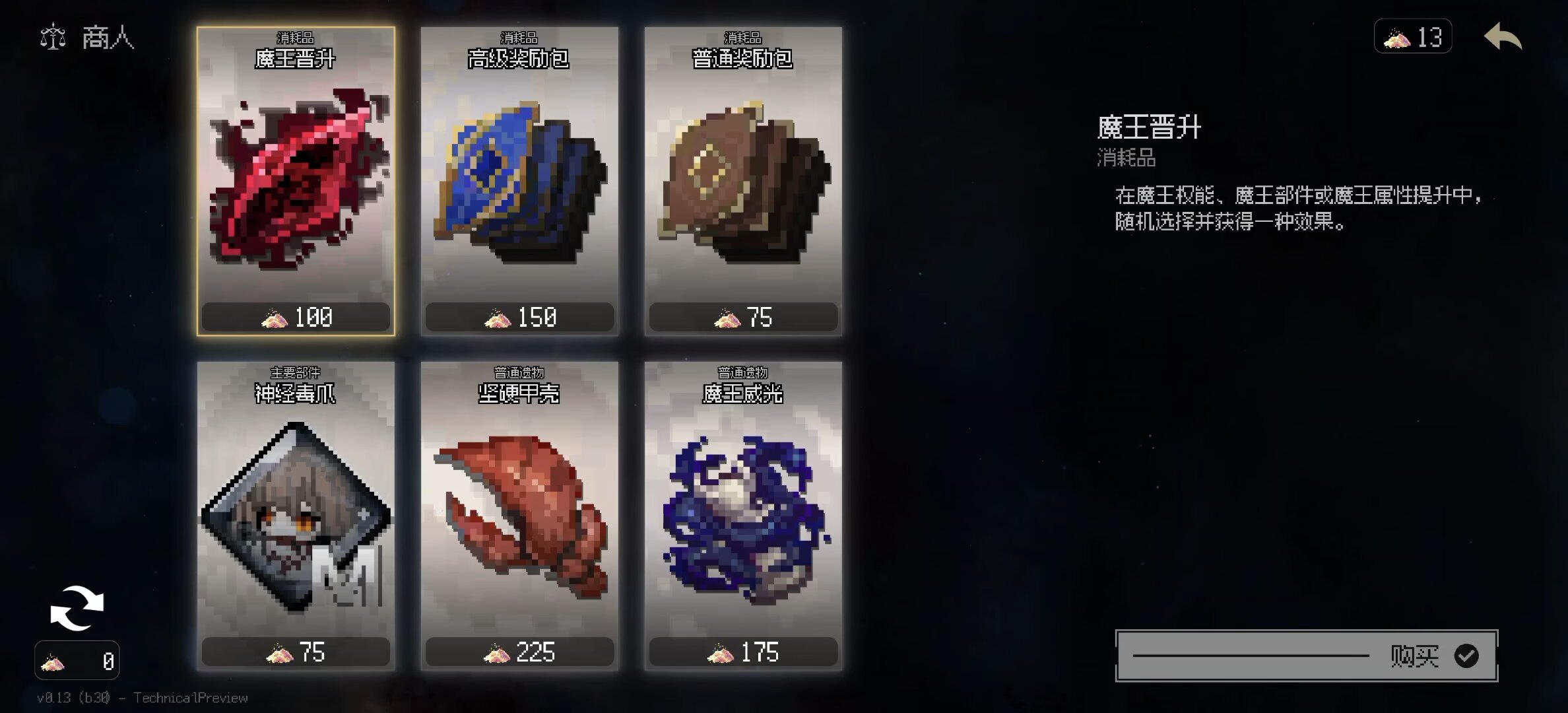This screenshot has height=713, width=1568.
Task: Select the 神经毒爪 component card
Action: [x=296, y=516]
